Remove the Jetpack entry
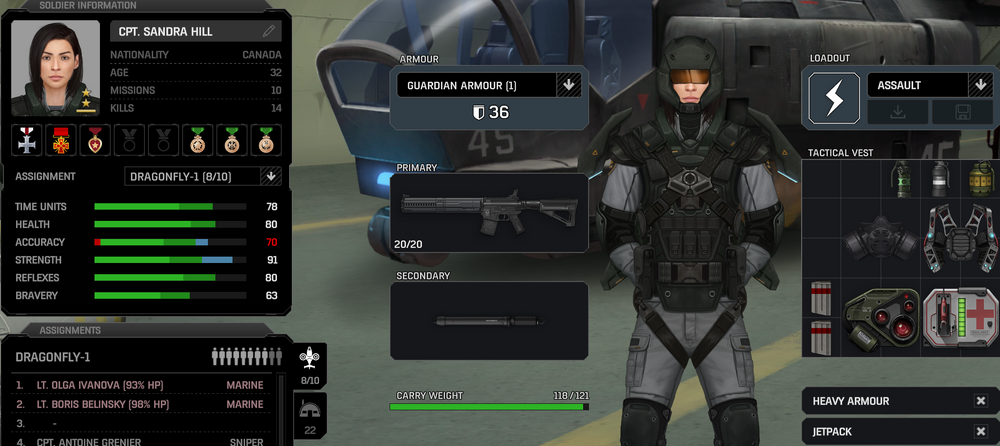1000x446 pixels. pyautogui.click(x=980, y=432)
